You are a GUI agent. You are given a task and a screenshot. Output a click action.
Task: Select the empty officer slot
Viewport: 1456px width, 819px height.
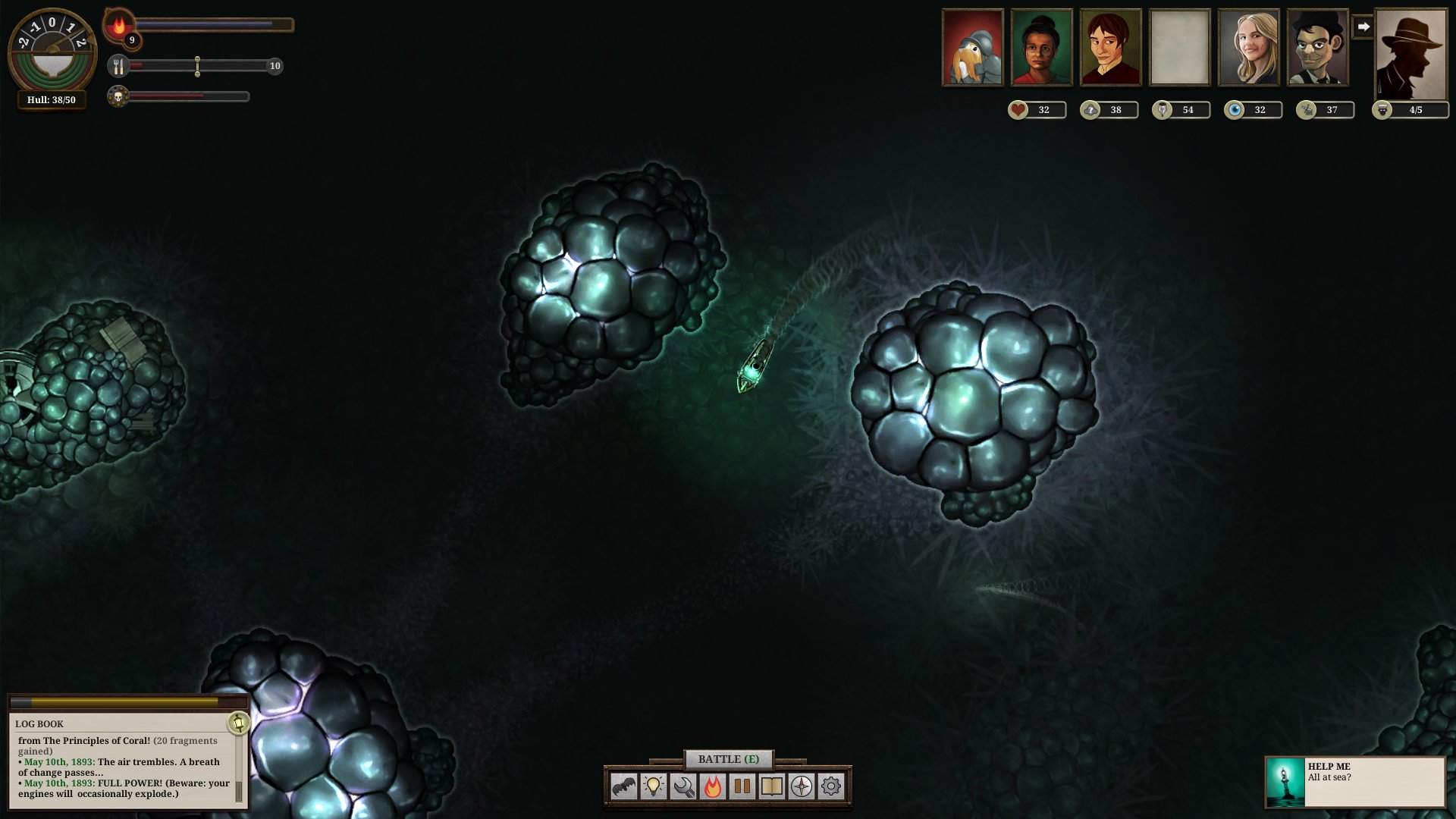tap(1180, 48)
